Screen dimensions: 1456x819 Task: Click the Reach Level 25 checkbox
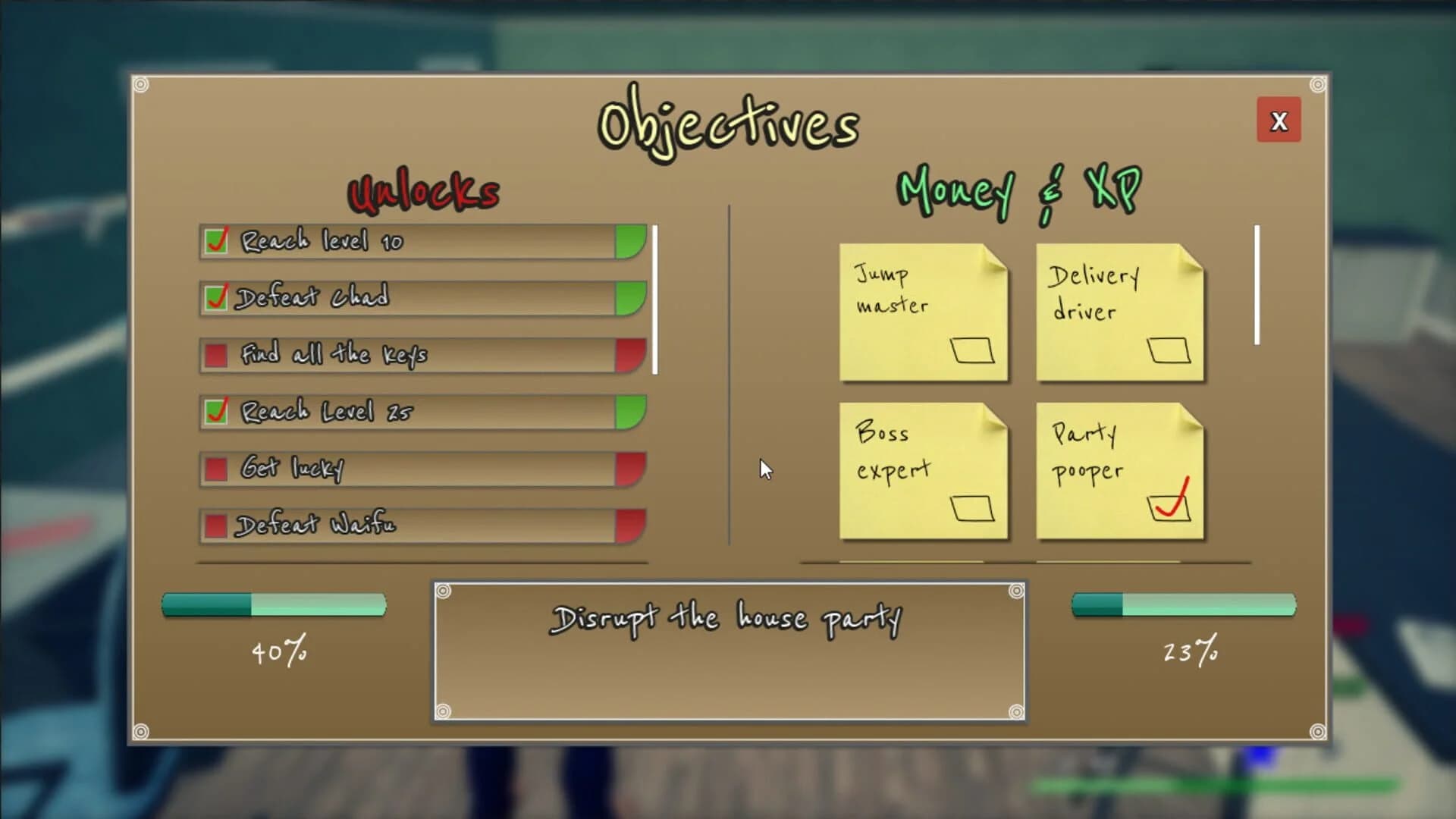click(216, 410)
